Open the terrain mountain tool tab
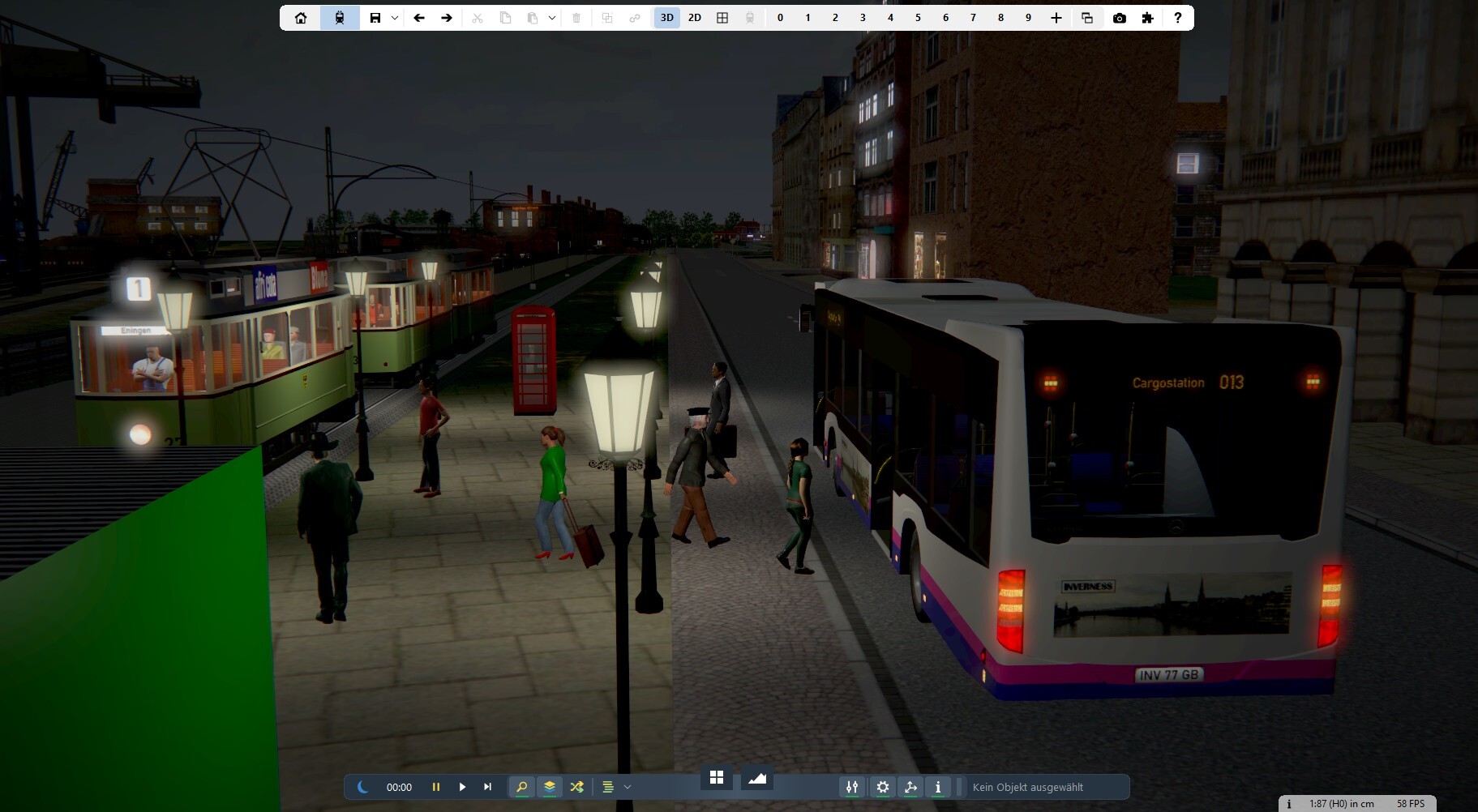This screenshot has height=812, width=1478. point(757,778)
